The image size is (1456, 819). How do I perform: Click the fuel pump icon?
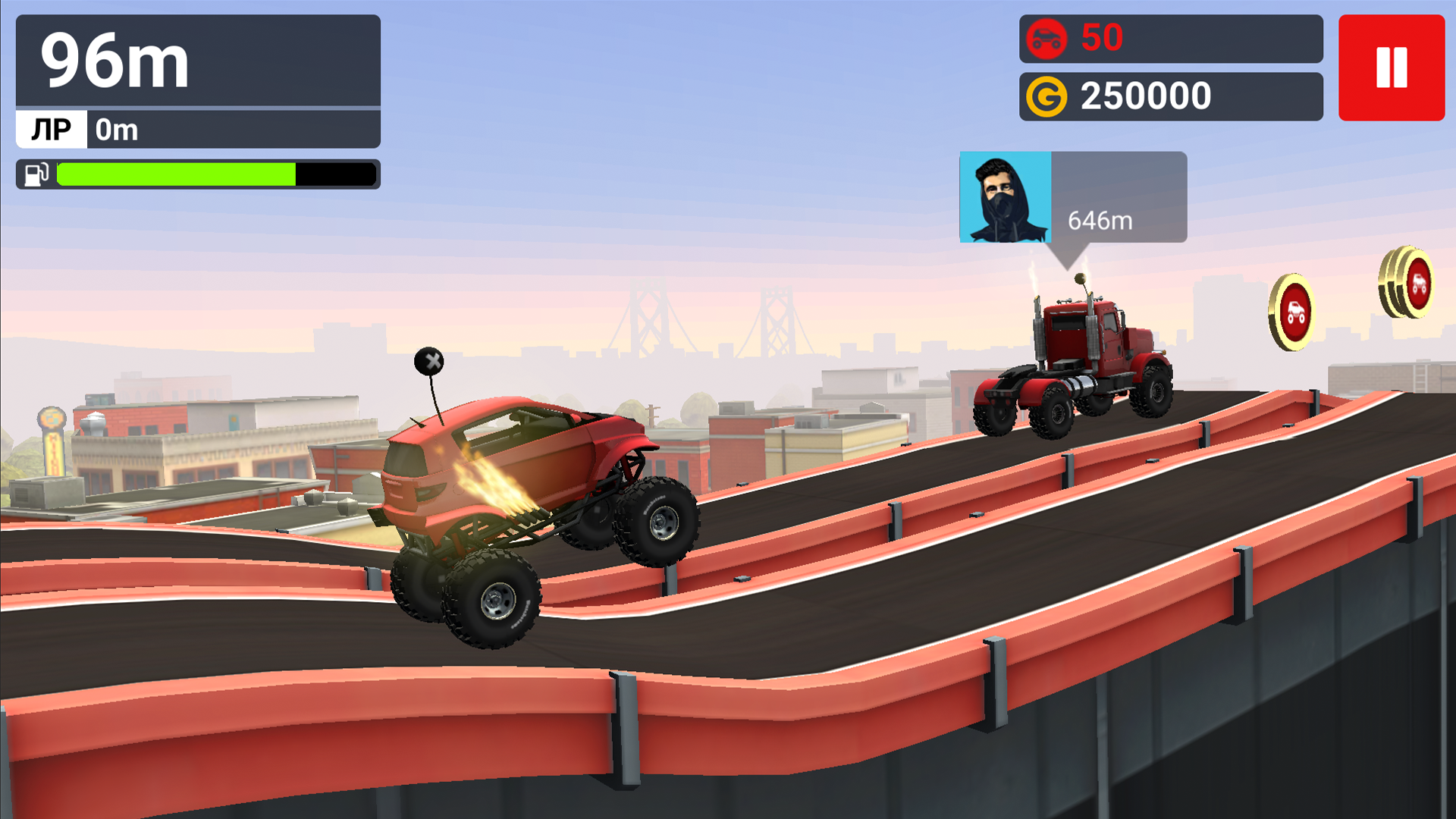pyautogui.click(x=36, y=174)
